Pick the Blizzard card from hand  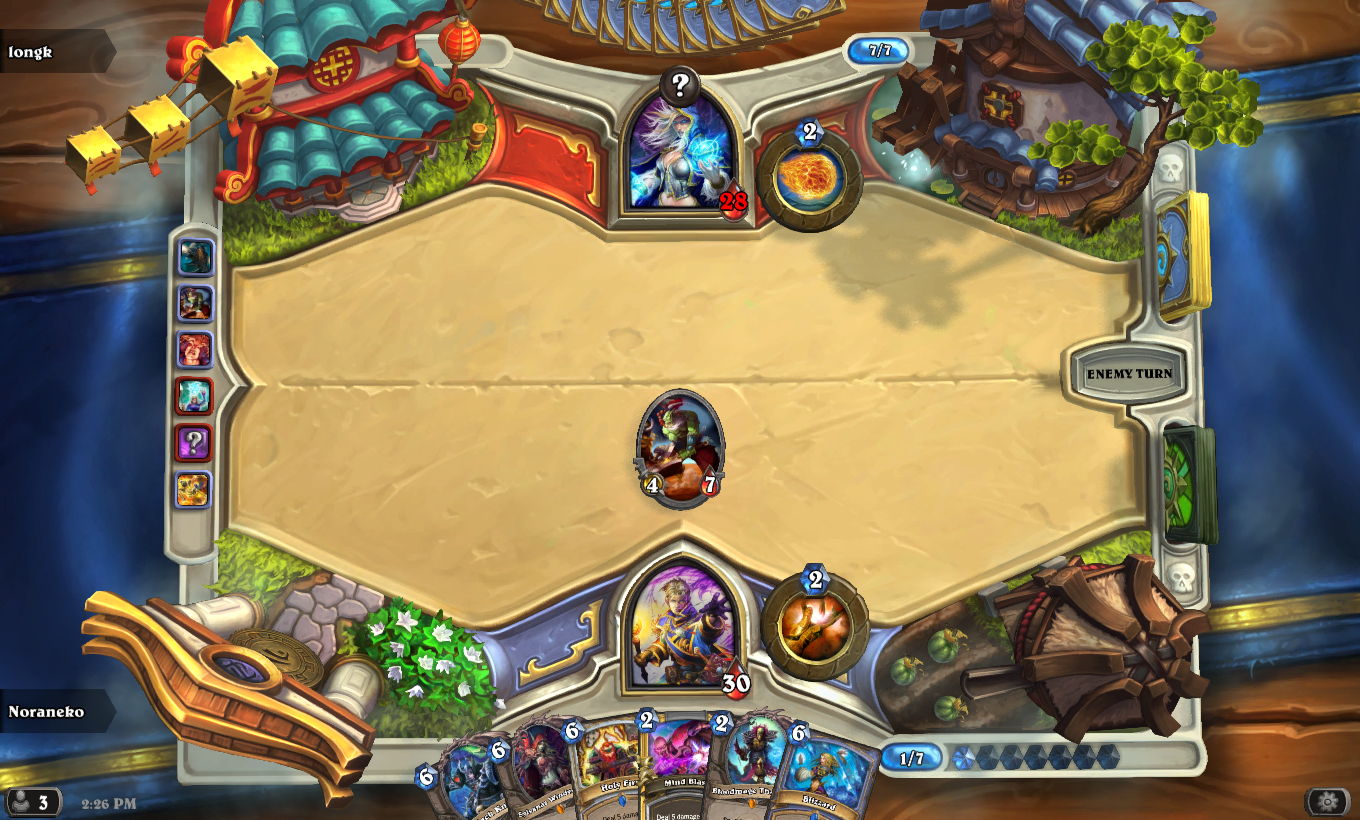(822, 775)
